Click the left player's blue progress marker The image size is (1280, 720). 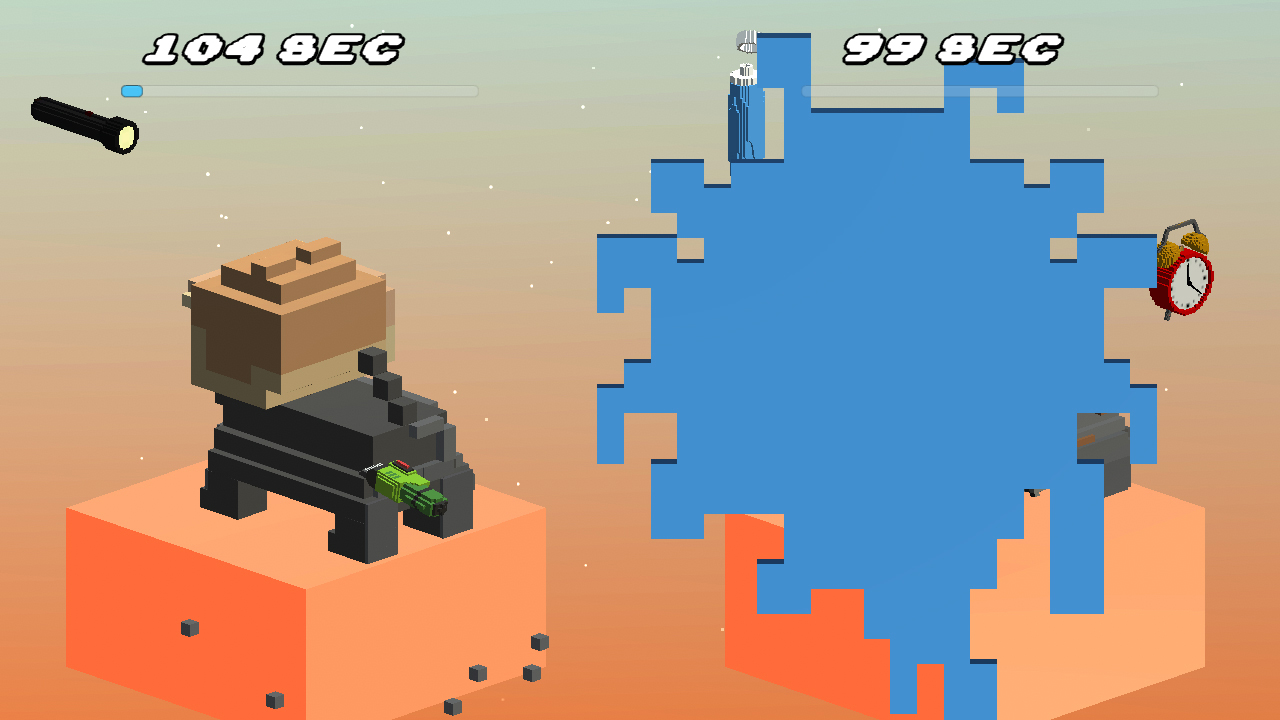click(133, 91)
